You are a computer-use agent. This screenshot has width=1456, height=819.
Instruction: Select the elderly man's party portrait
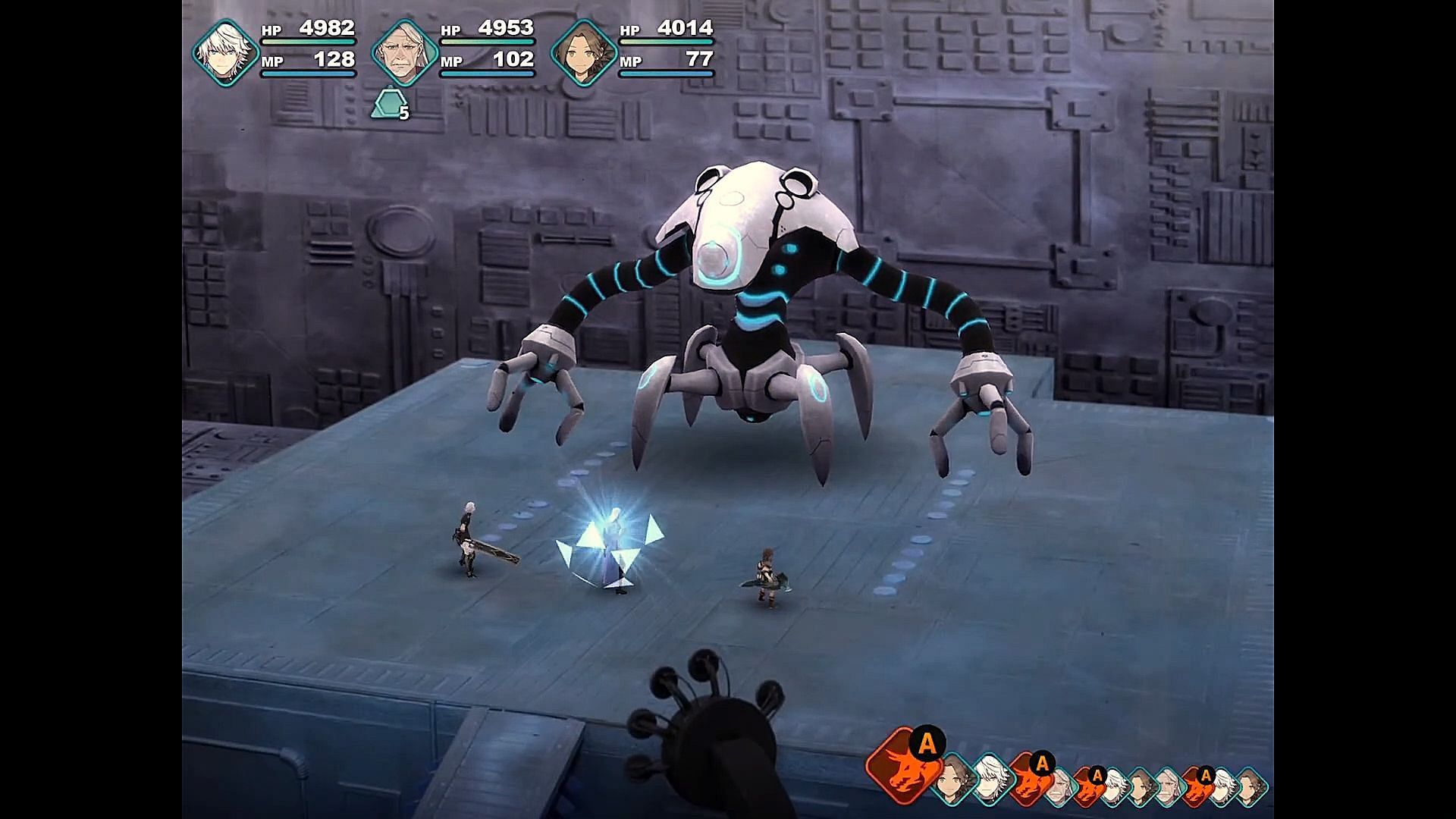click(404, 52)
